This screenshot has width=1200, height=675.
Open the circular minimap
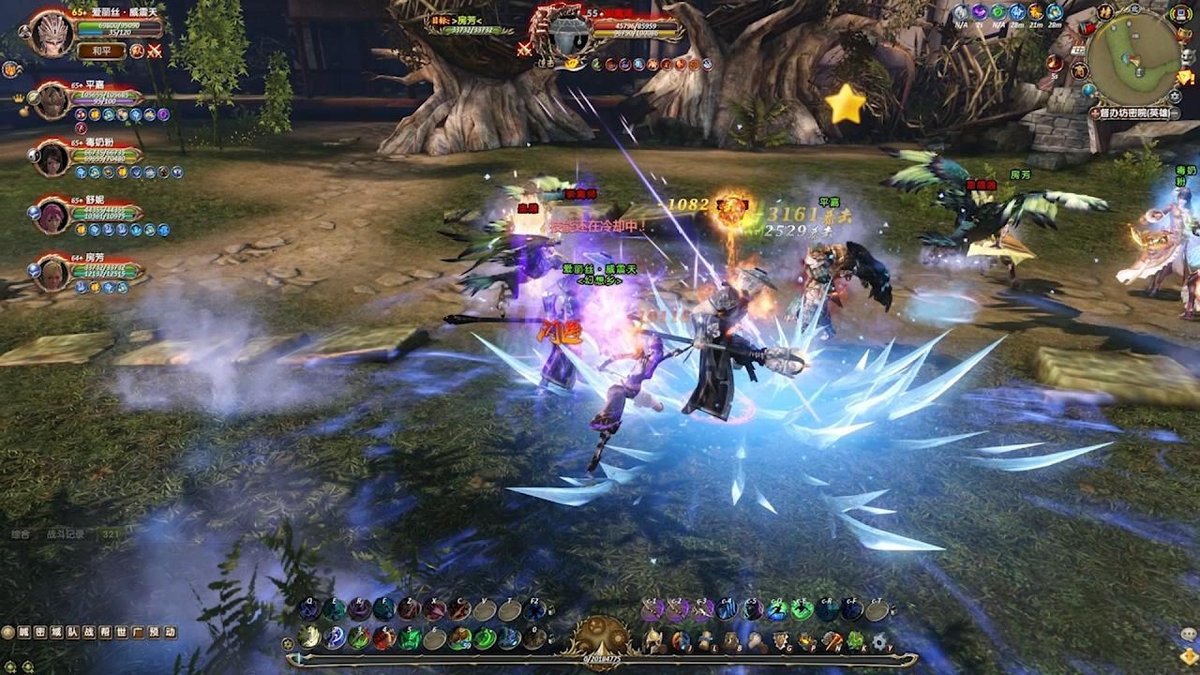point(1134,57)
